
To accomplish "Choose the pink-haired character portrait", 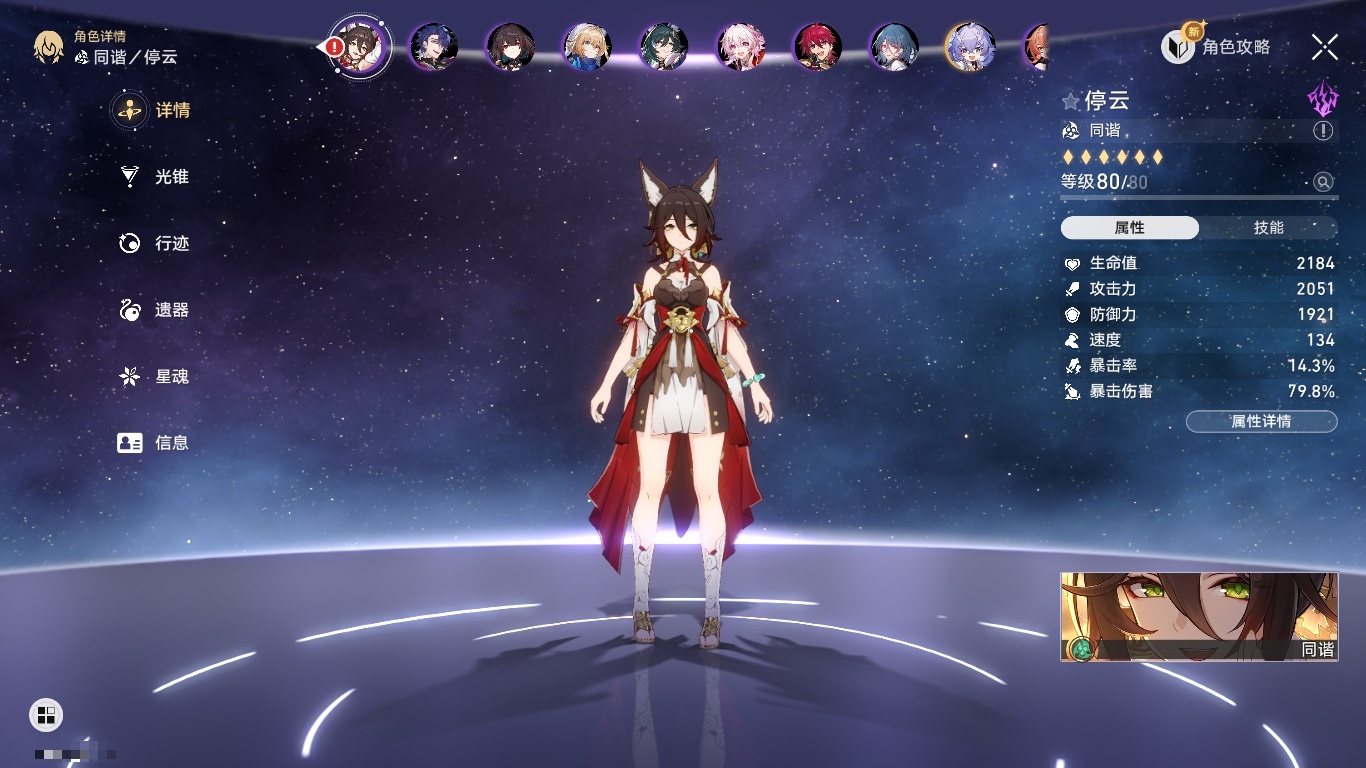I will [741, 46].
